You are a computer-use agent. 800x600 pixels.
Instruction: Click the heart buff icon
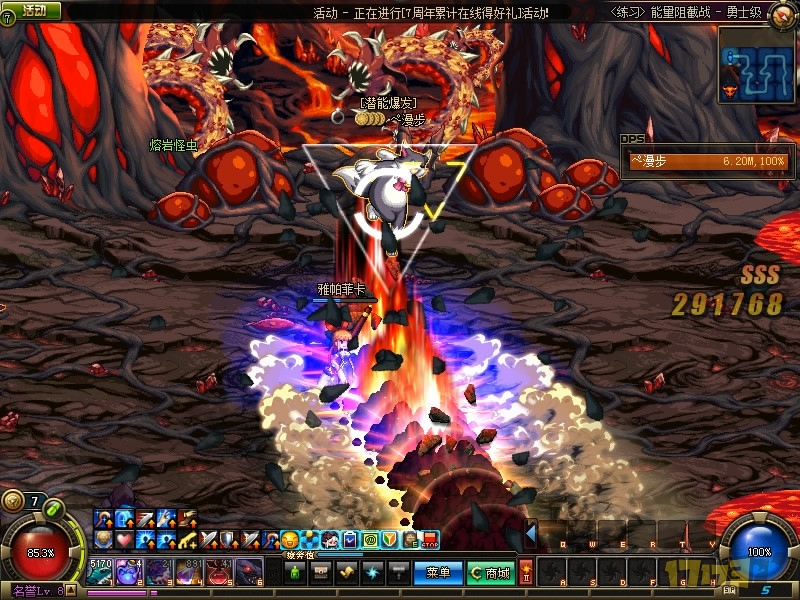121,540
